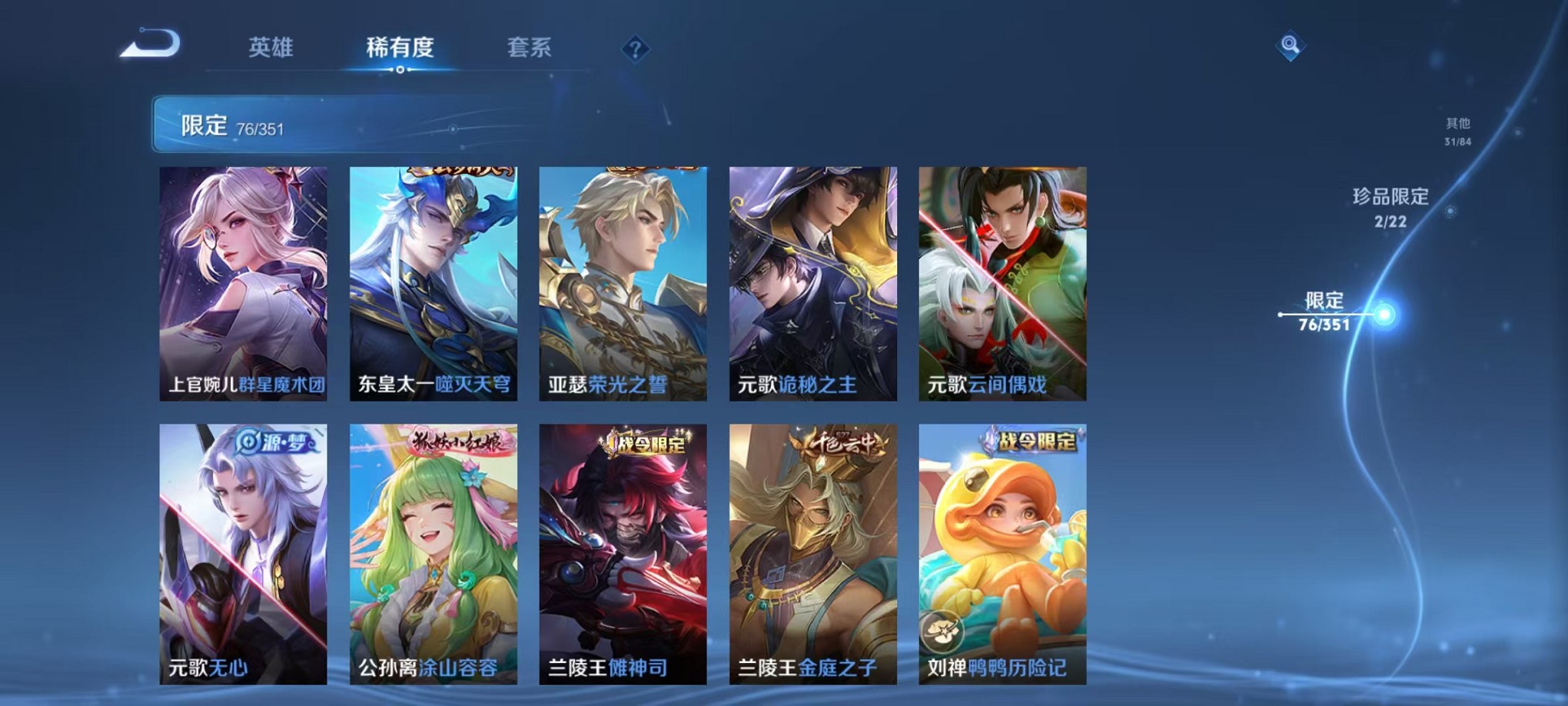The image size is (1568, 706).
Task: Select the 稀有度 tab
Action: click(x=400, y=48)
